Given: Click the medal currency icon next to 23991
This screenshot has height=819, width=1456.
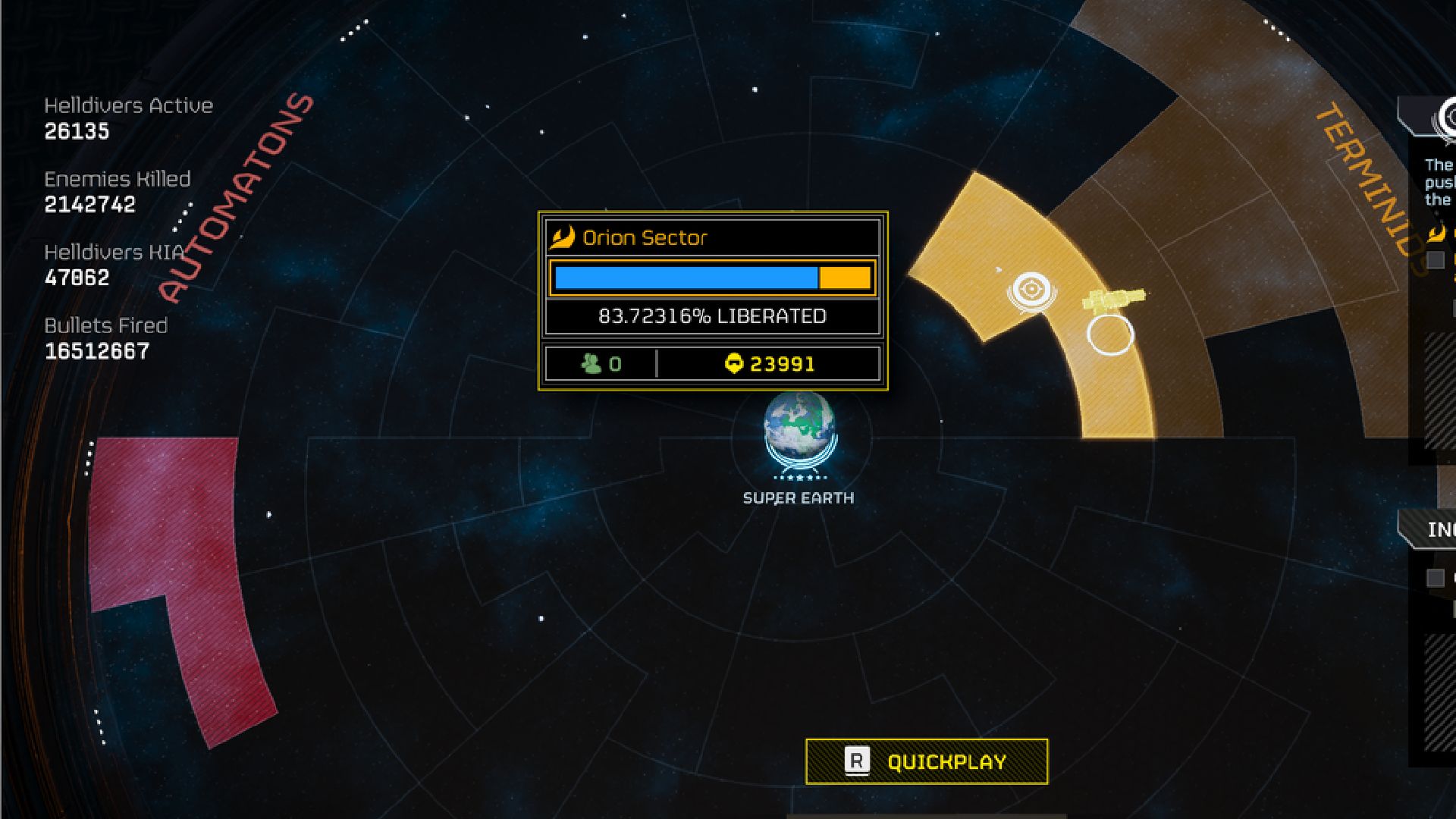Looking at the screenshot, I should pyautogui.click(x=735, y=363).
